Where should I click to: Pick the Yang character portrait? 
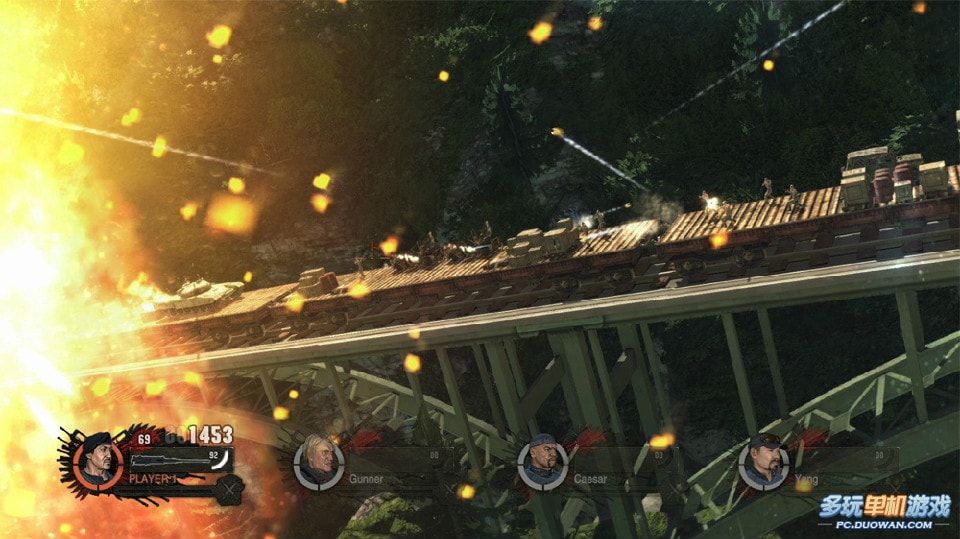click(764, 463)
